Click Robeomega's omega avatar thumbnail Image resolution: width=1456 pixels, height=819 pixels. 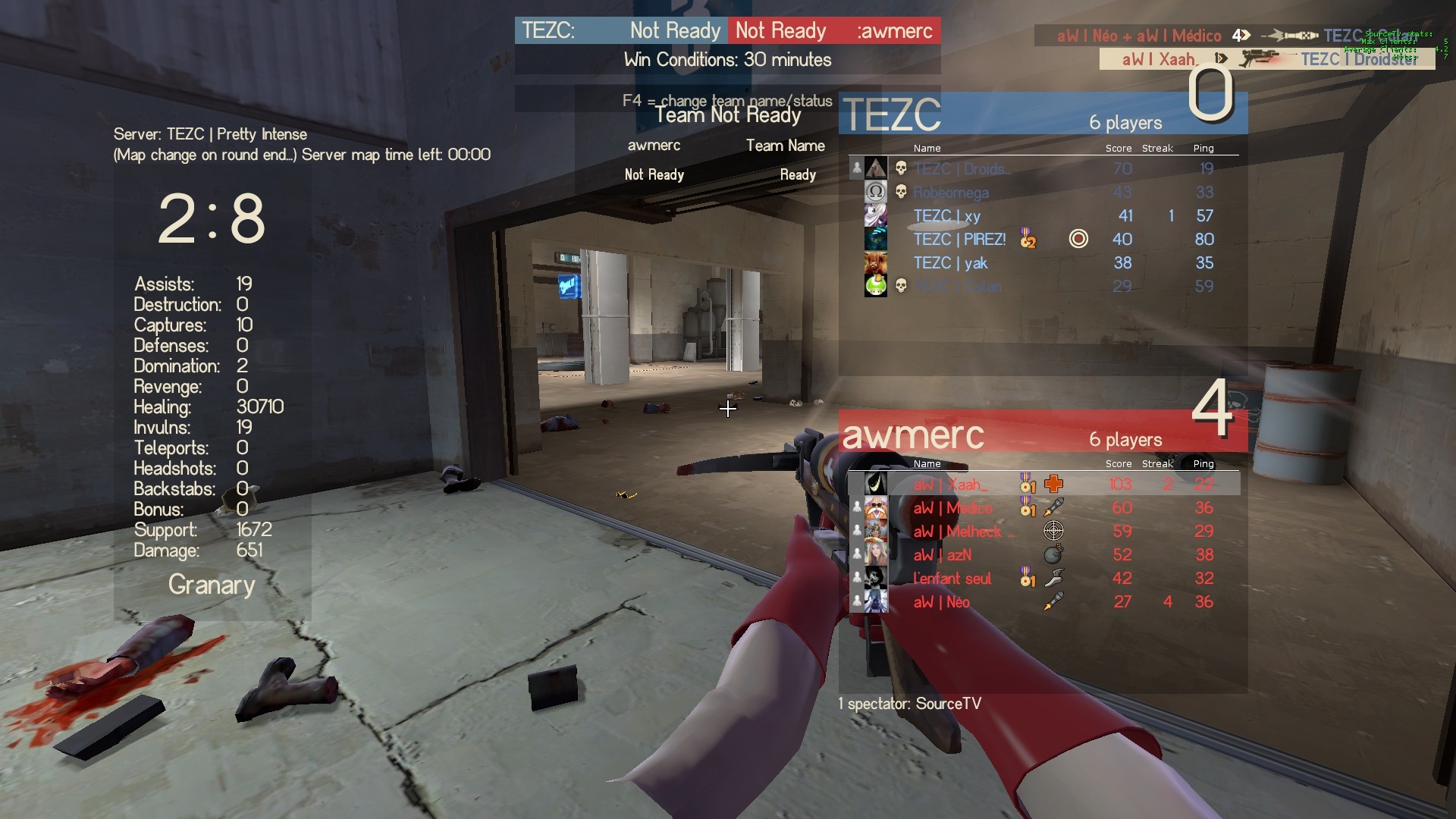876,192
